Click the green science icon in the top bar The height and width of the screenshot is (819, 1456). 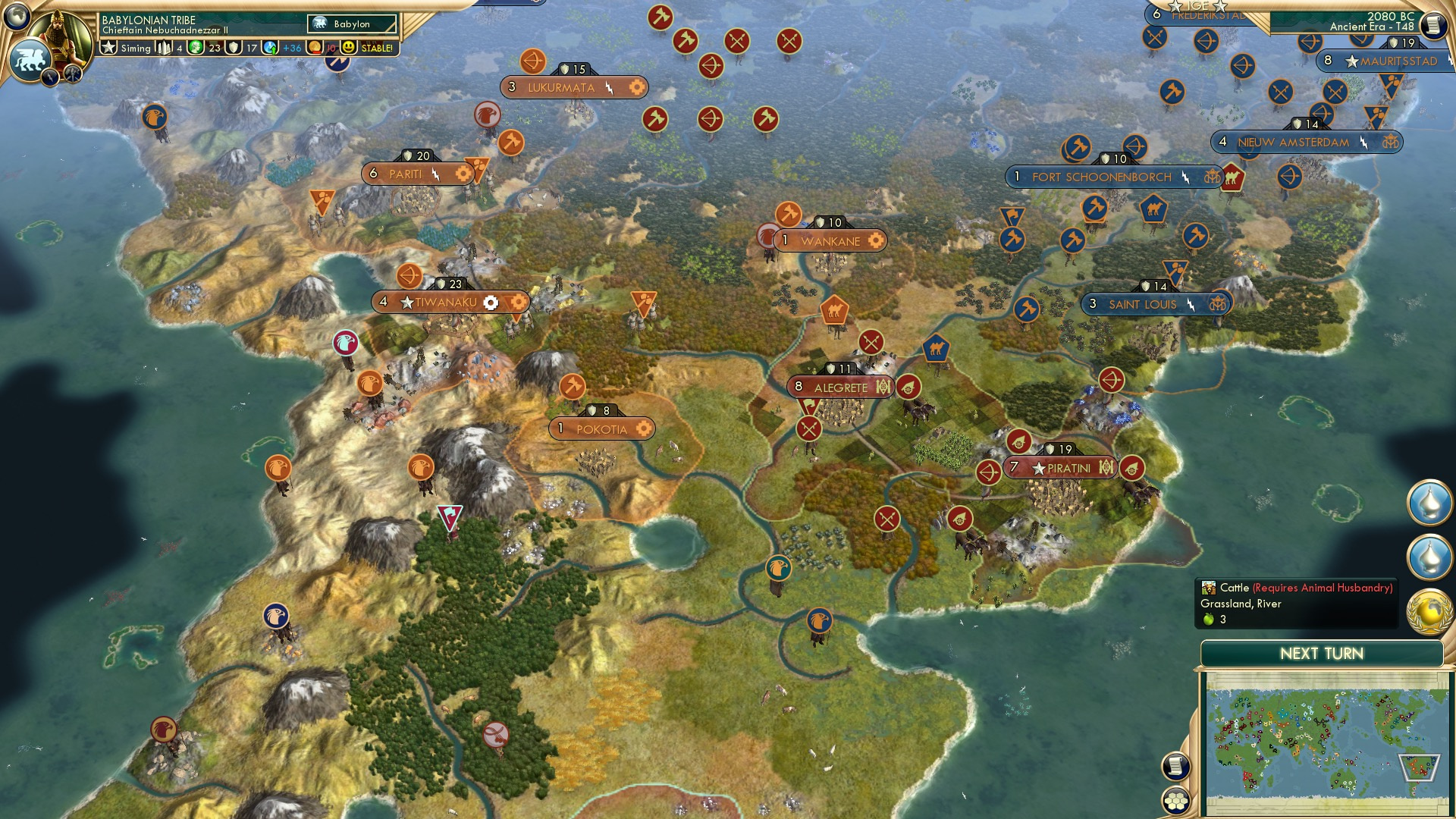pos(196,47)
